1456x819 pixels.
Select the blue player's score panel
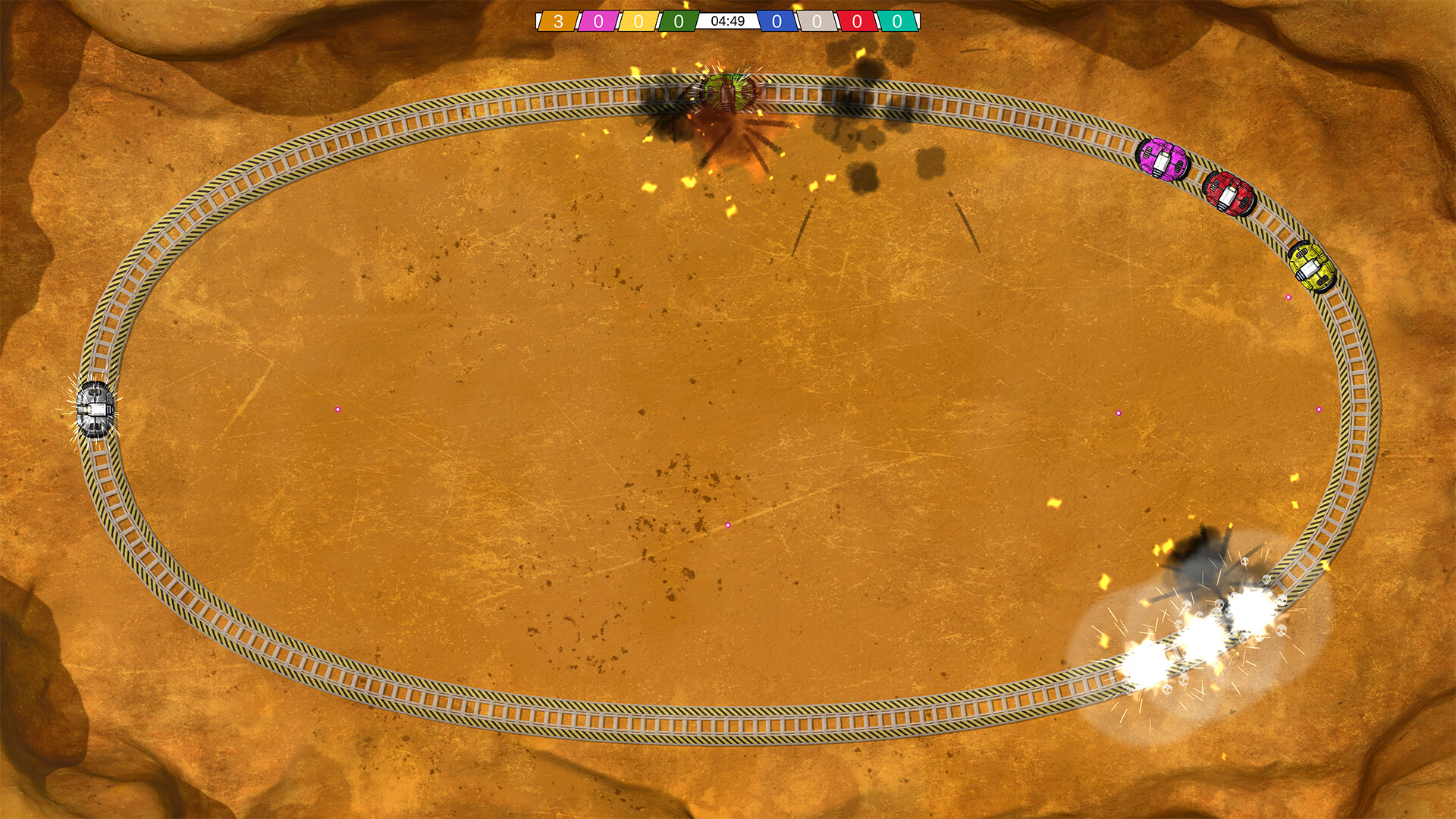tap(777, 20)
